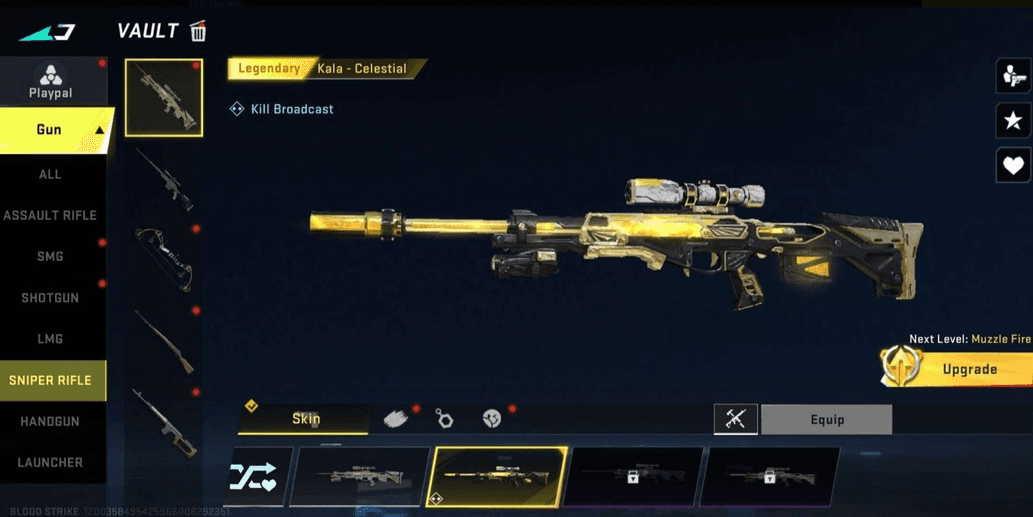Viewport: 1033px width, 517px height.
Task: Click the star icon on the right
Action: click(x=1013, y=121)
